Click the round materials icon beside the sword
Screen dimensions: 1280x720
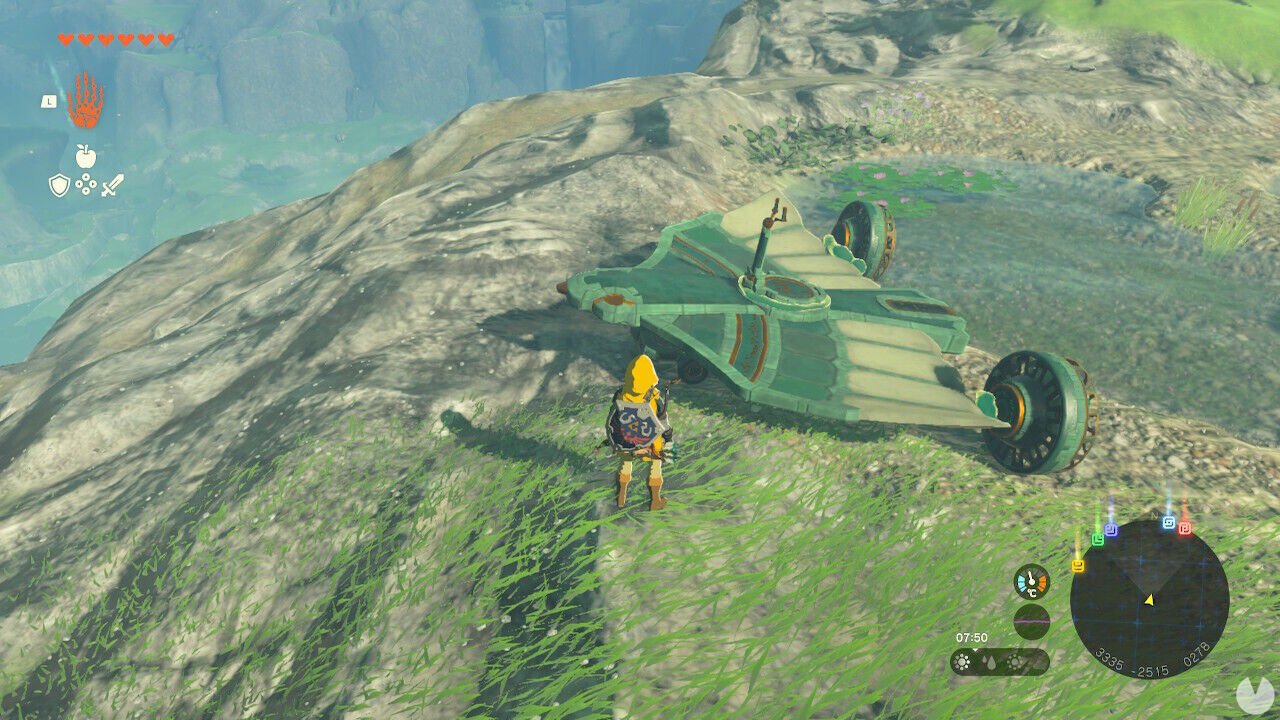click(x=85, y=183)
